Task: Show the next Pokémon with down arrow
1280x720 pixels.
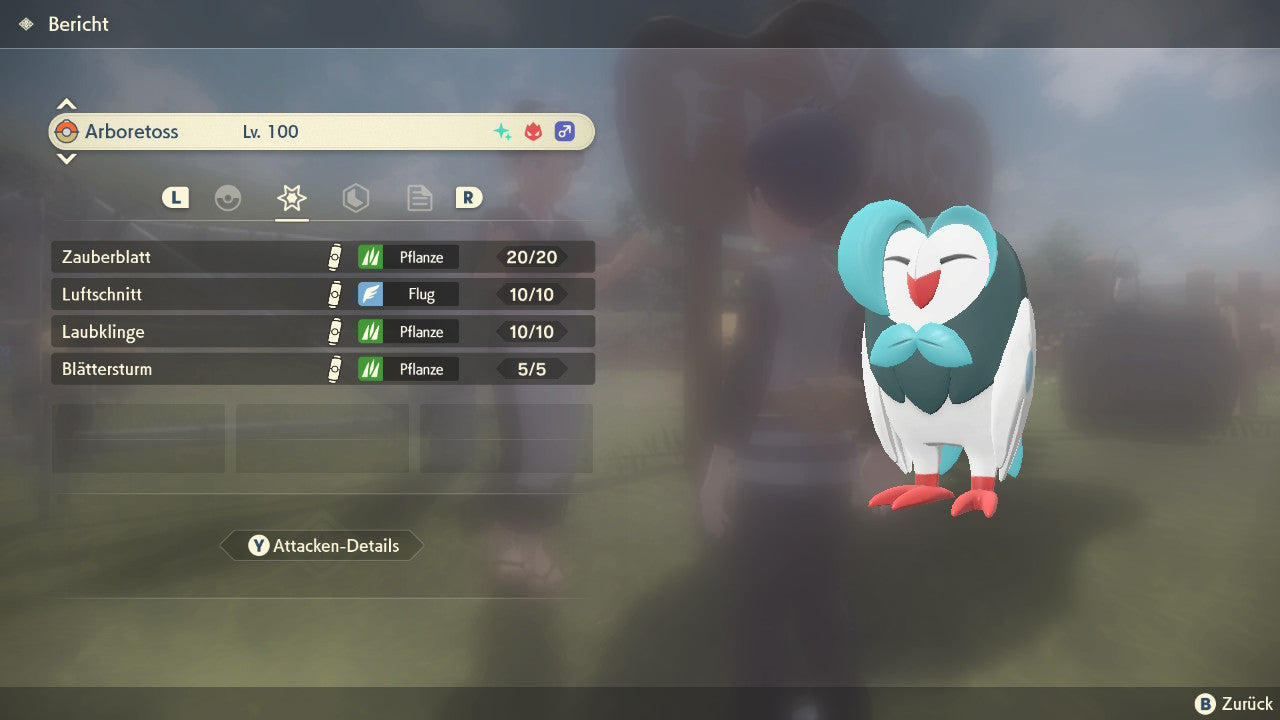Action: pyautogui.click(x=66, y=158)
